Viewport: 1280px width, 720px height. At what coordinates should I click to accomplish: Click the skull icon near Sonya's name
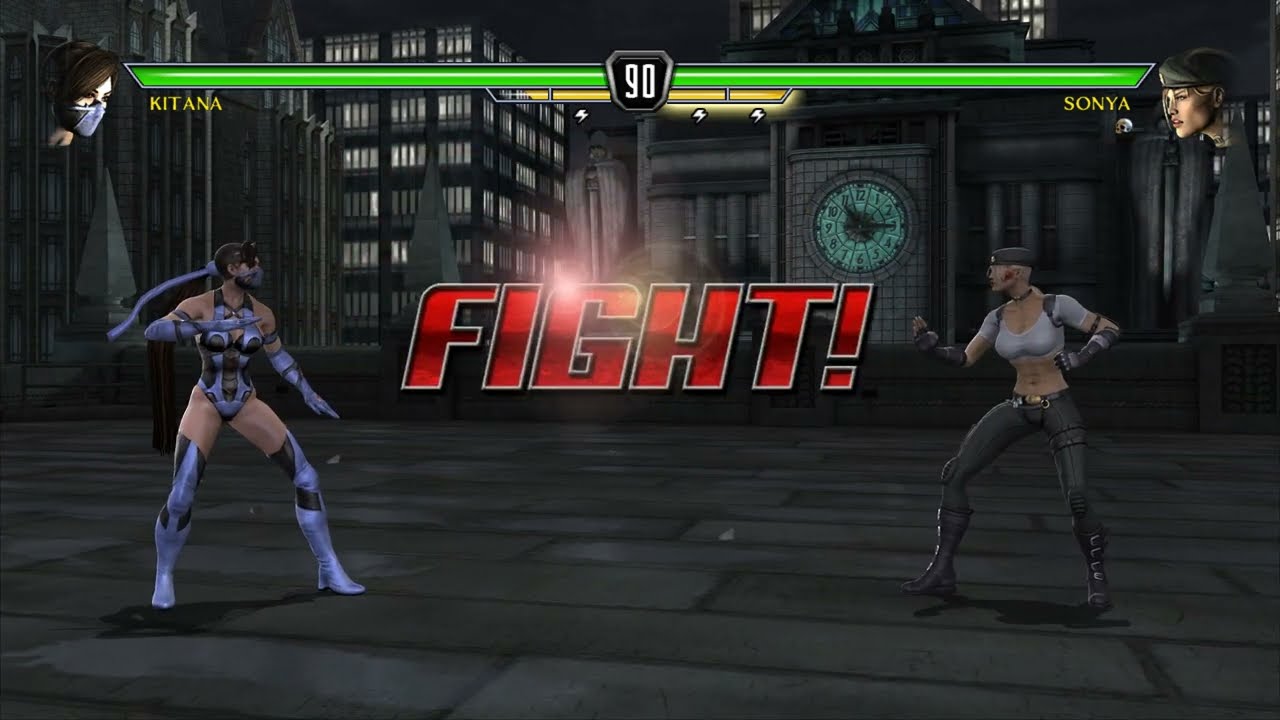[x=1122, y=125]
